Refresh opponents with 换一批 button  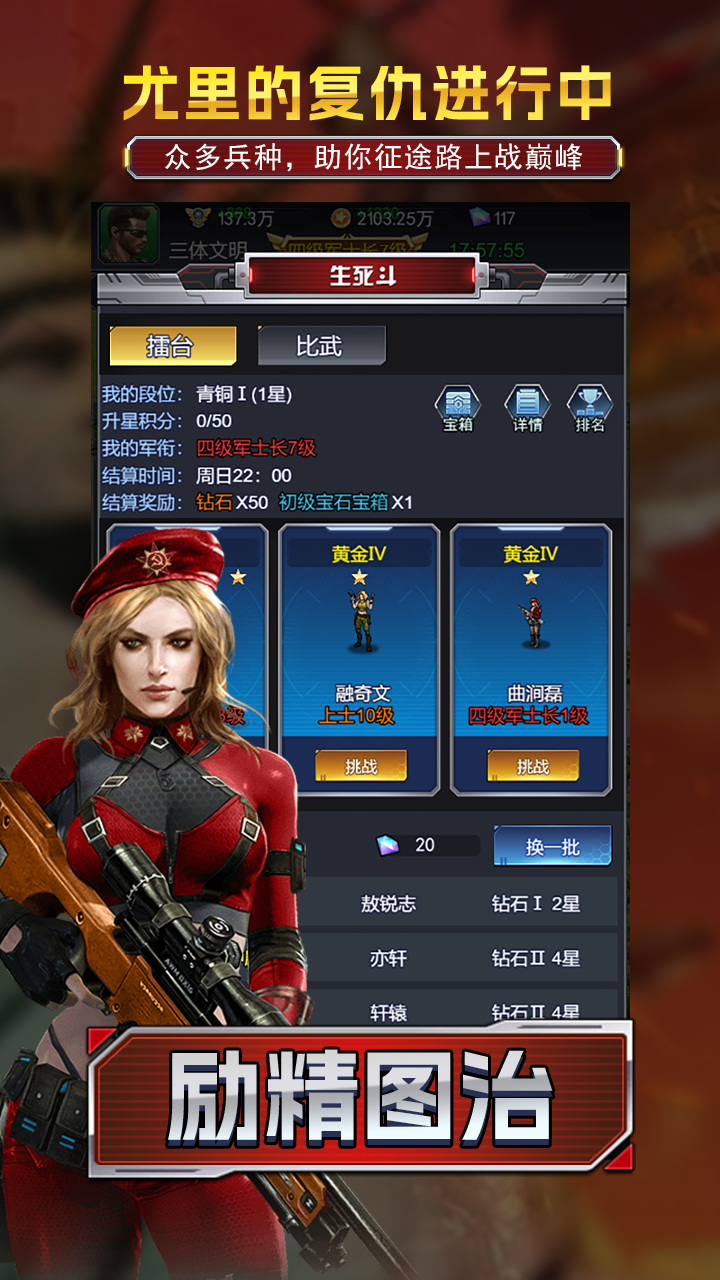552,846
